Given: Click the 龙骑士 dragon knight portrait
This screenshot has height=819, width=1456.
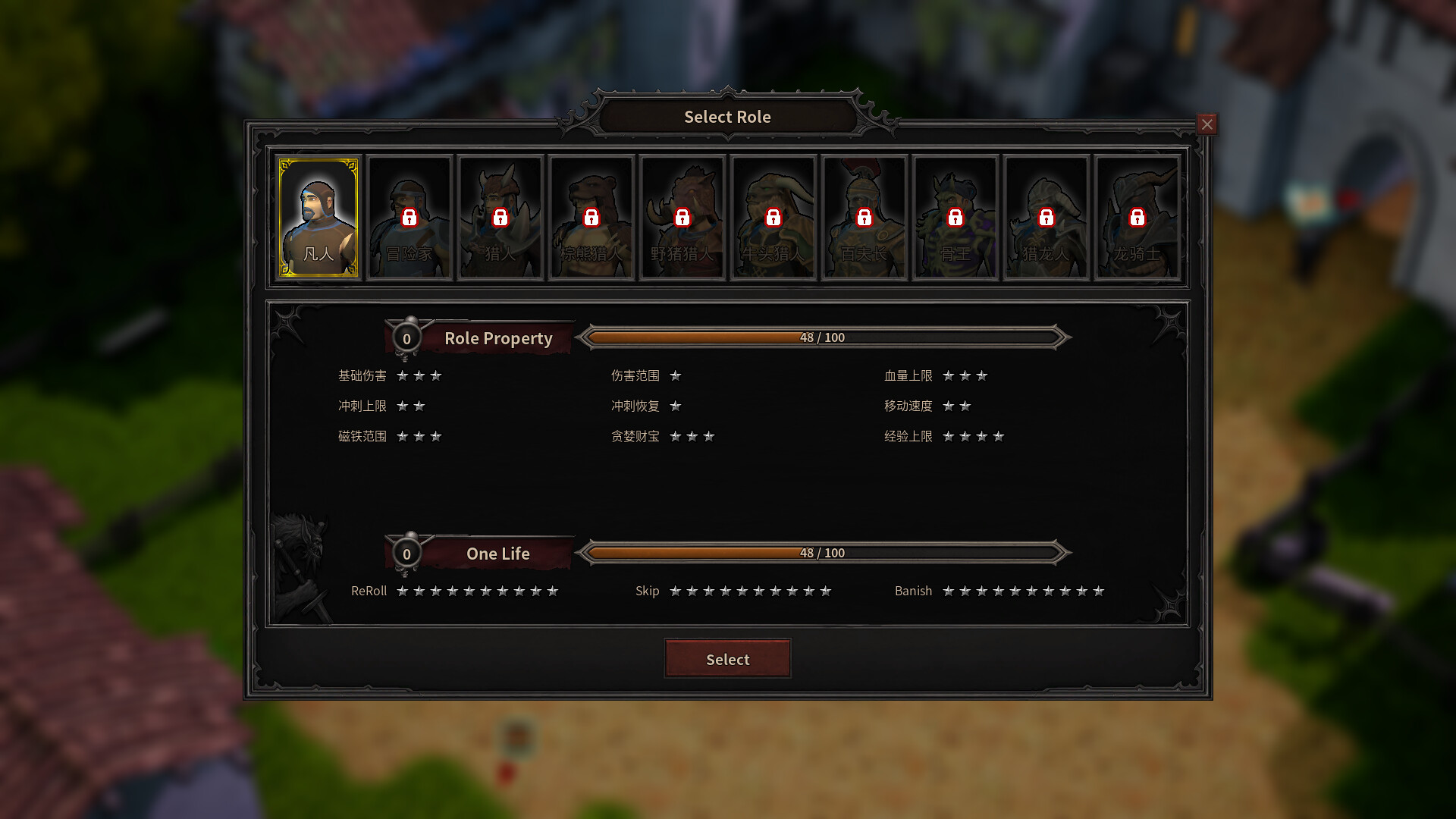Looking at the screenshot, I should (1137, 218).
